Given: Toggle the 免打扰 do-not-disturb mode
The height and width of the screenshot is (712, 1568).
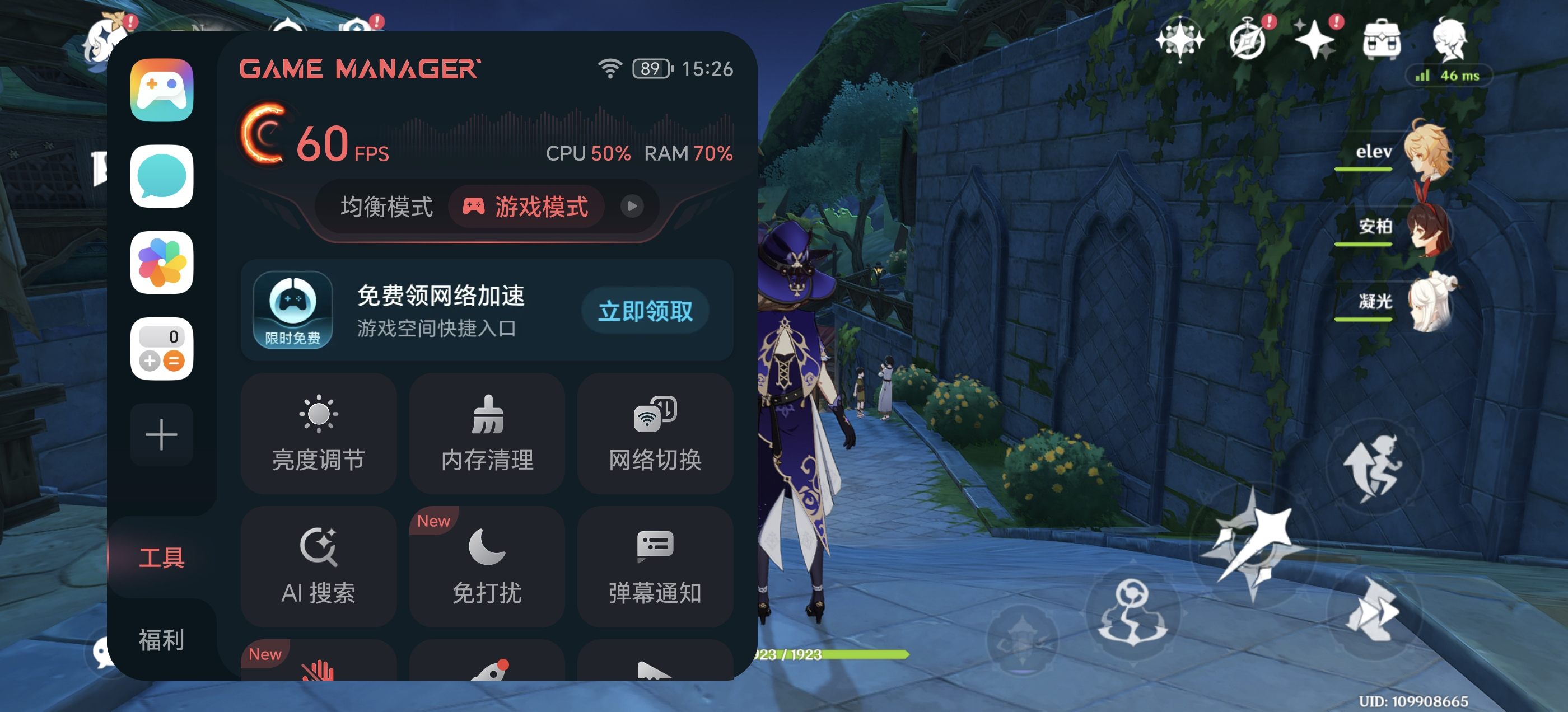Looking at the screenshot, I should pyautogui.click(x=487, y=566).
